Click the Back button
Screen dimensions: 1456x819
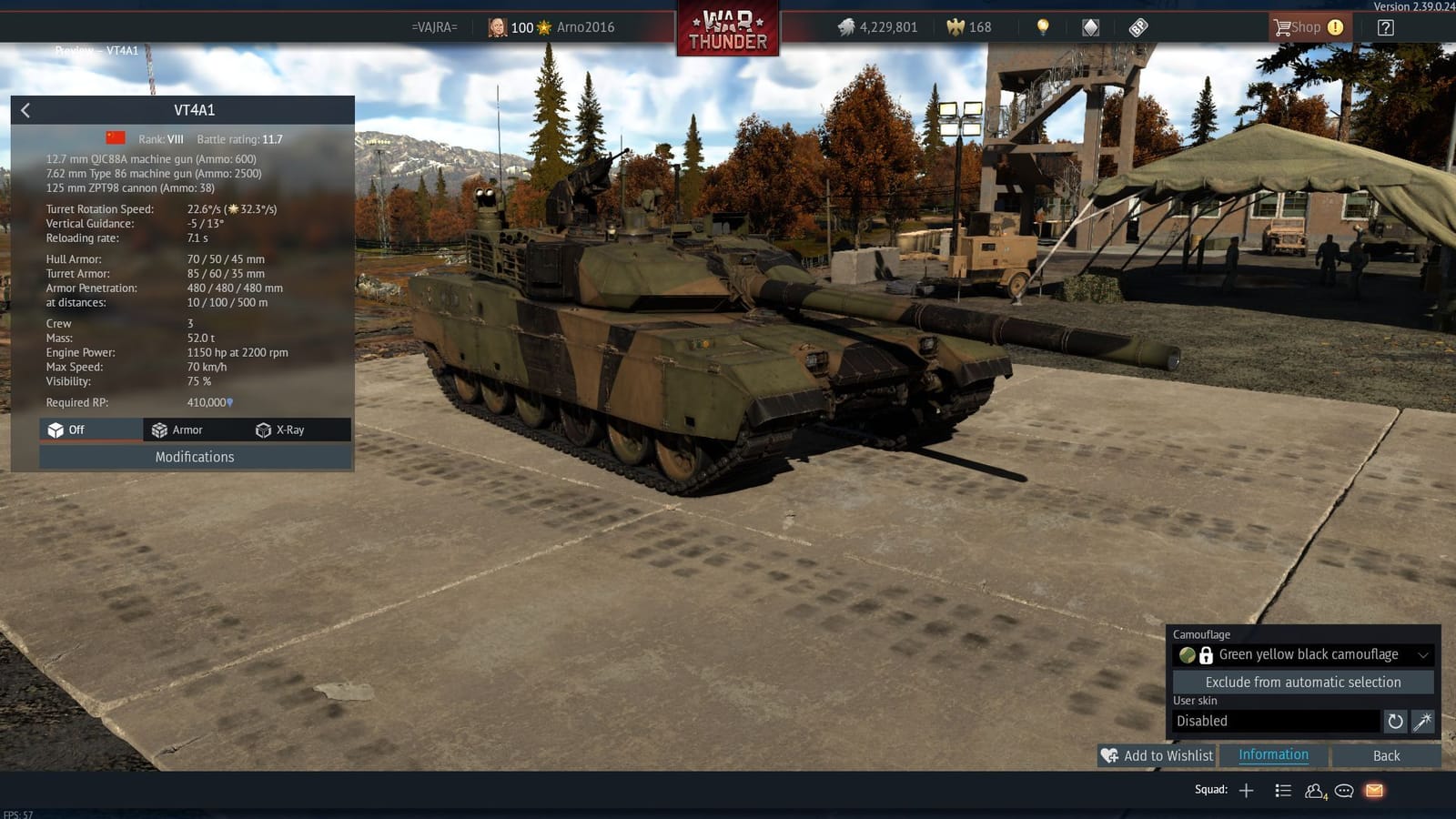(1387, 755)
